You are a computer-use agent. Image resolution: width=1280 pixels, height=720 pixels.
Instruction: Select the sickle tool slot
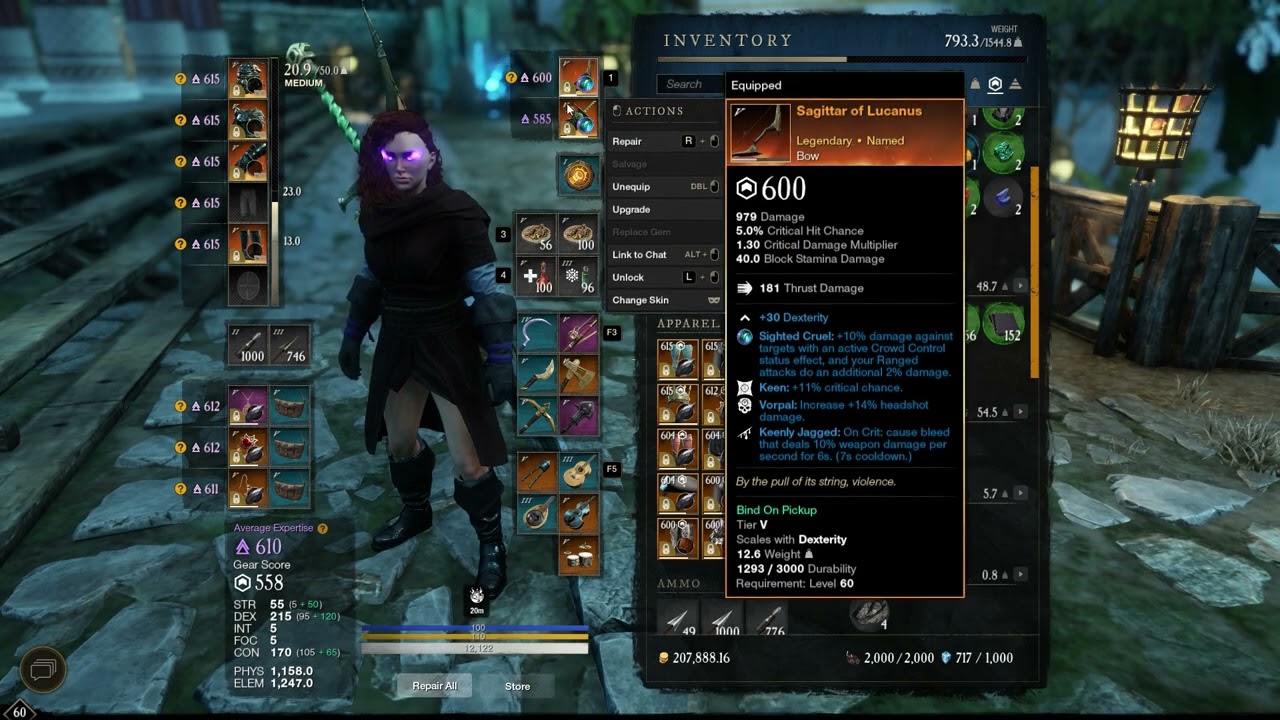(x=538, y=333)
